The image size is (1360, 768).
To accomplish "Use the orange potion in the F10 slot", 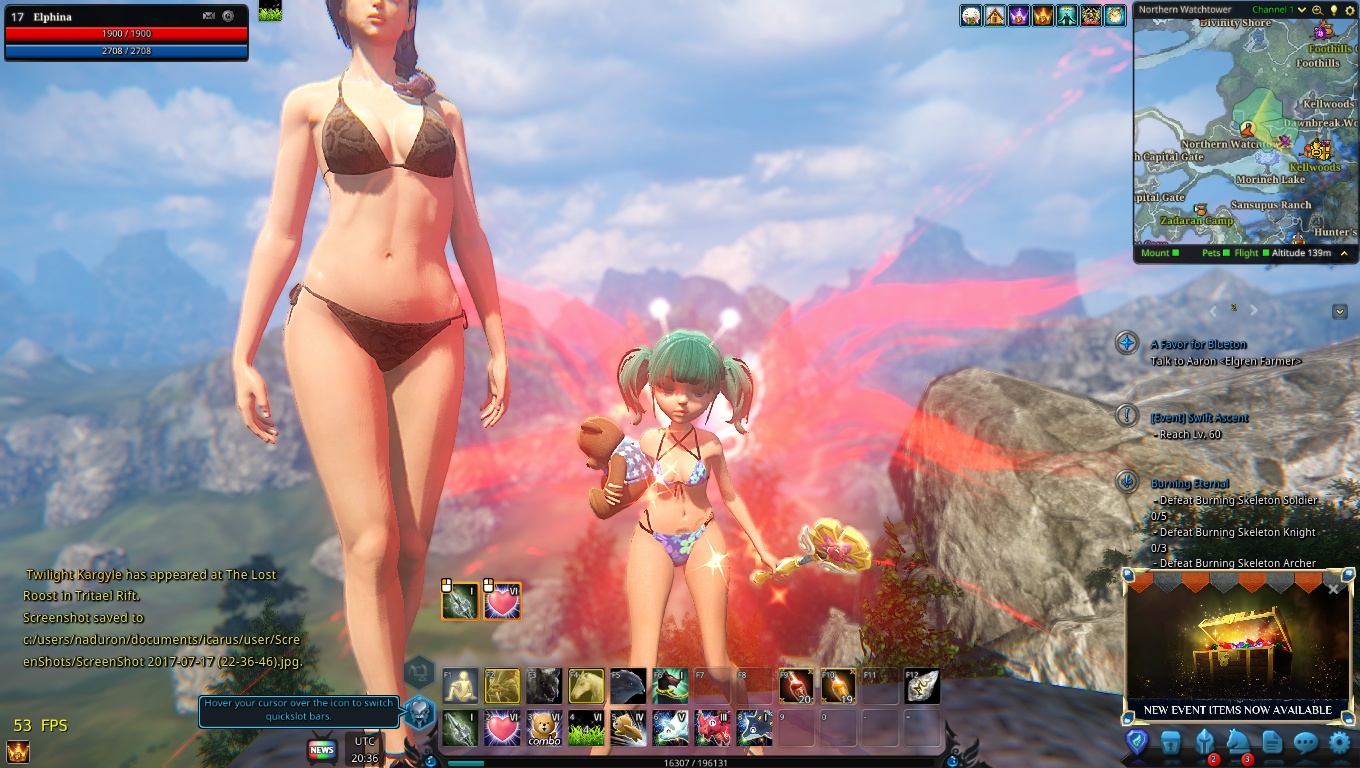I will coord(838,686).
